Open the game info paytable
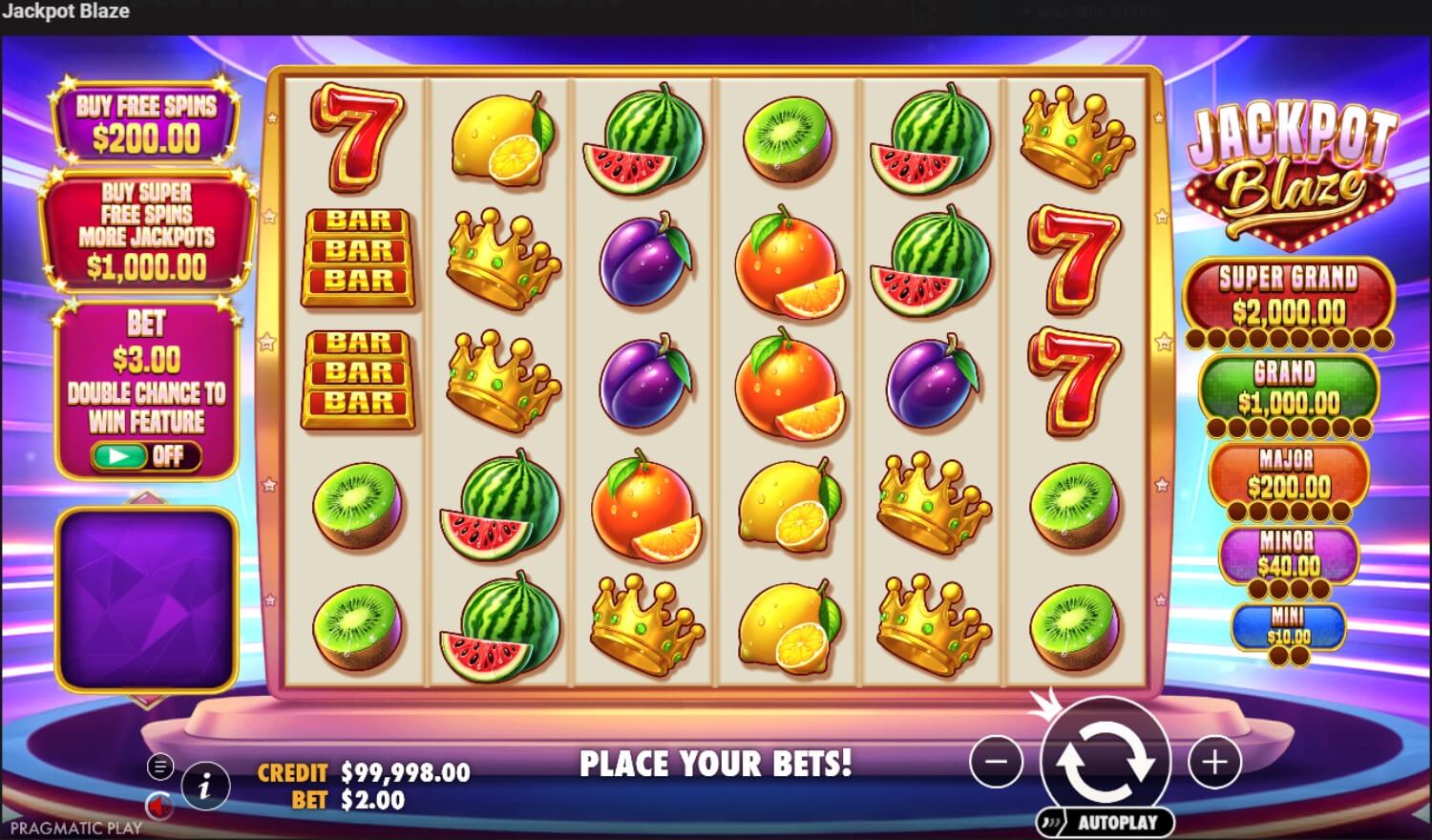Screen dimensions: 1432x840 [204, 786]
